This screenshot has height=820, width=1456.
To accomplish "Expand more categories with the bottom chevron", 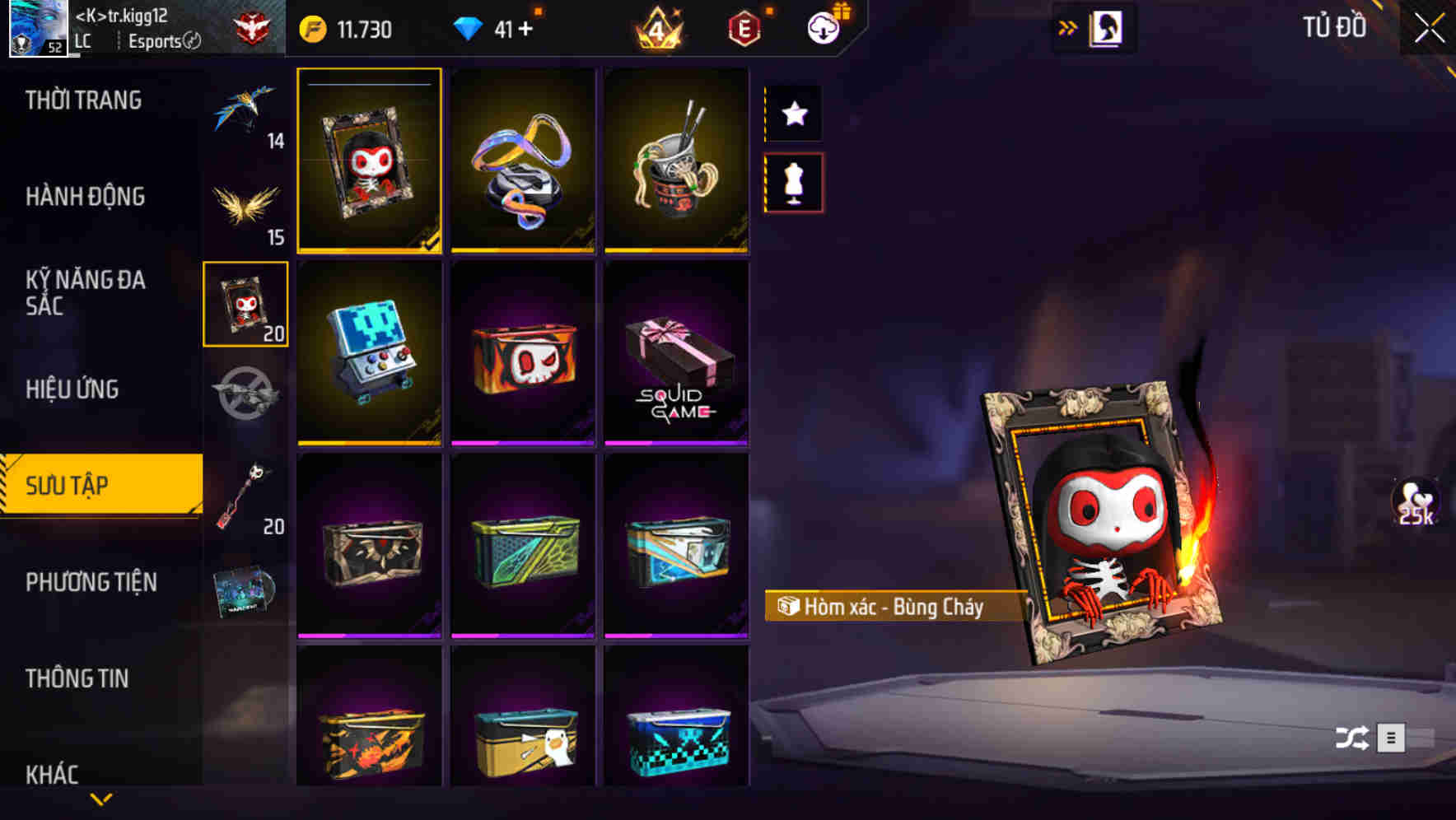I will (x=101, y=799).
